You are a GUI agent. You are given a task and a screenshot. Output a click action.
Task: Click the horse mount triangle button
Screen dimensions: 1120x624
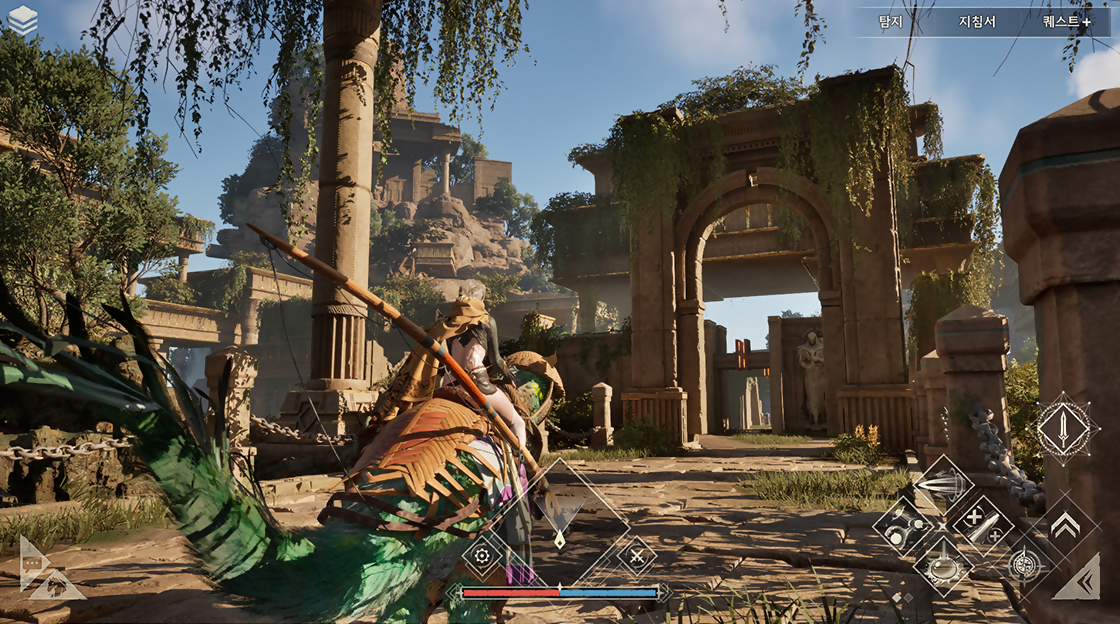point(58,587)
